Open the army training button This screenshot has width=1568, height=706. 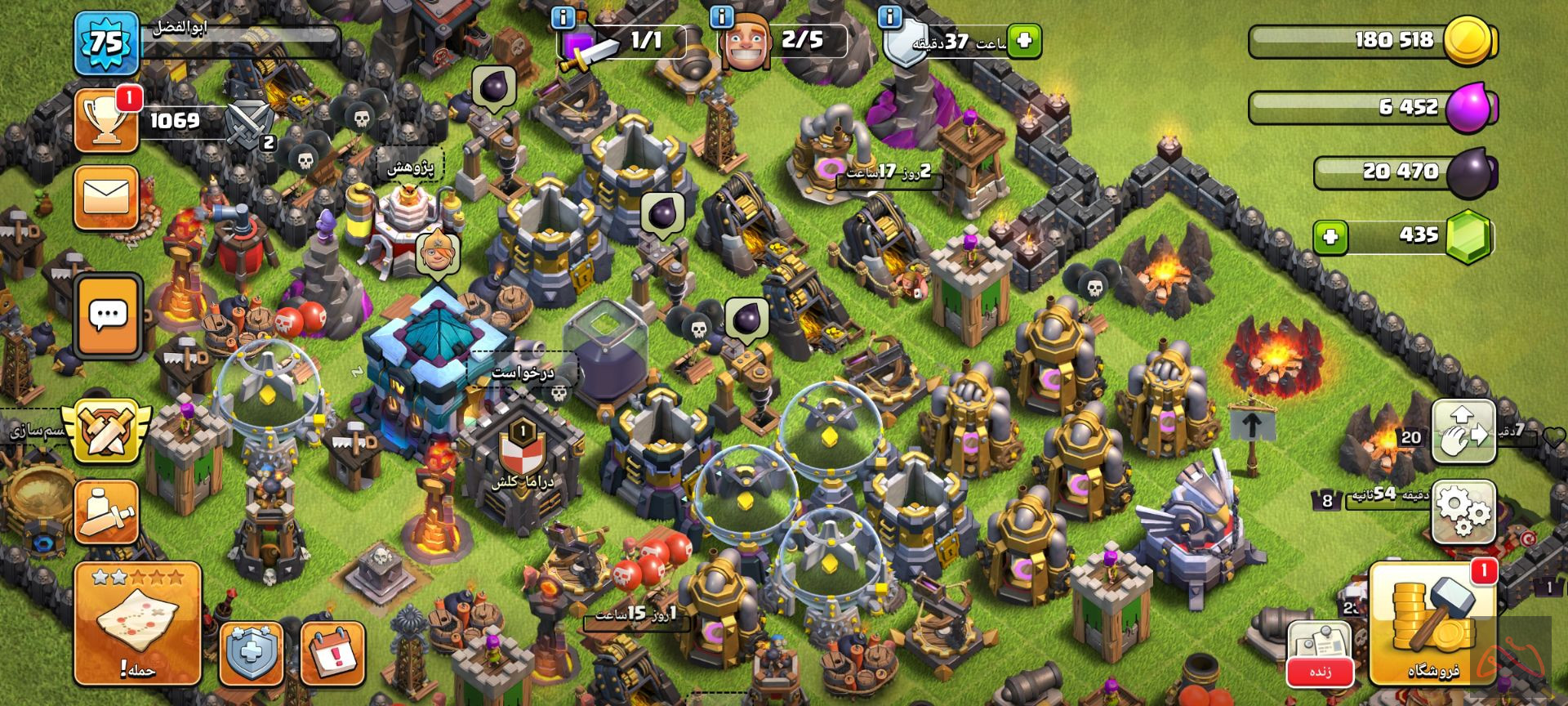[106, 512]
